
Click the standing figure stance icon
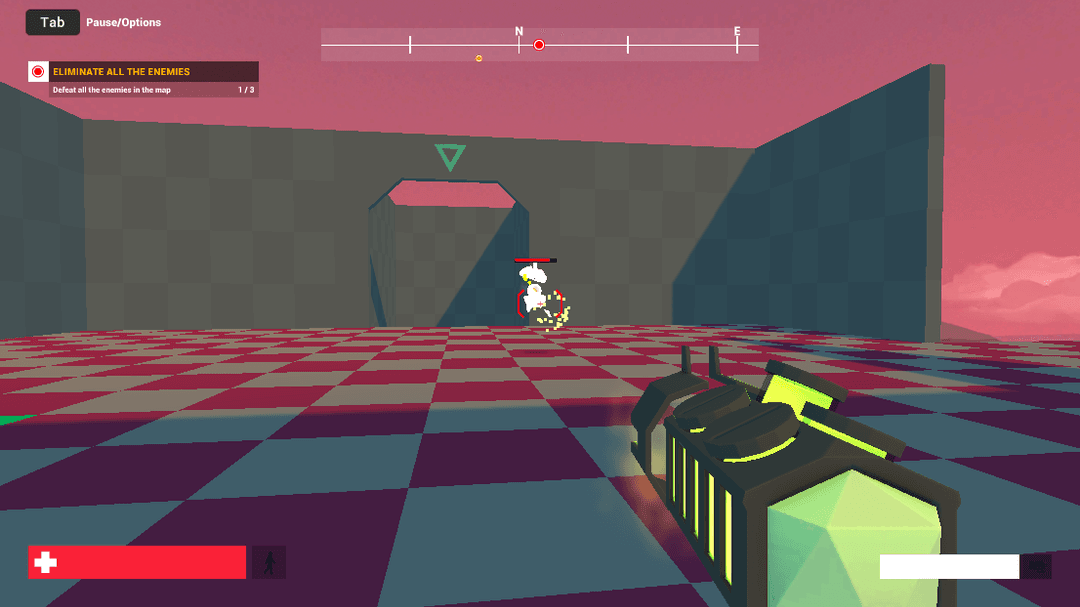tap(268, 563)
